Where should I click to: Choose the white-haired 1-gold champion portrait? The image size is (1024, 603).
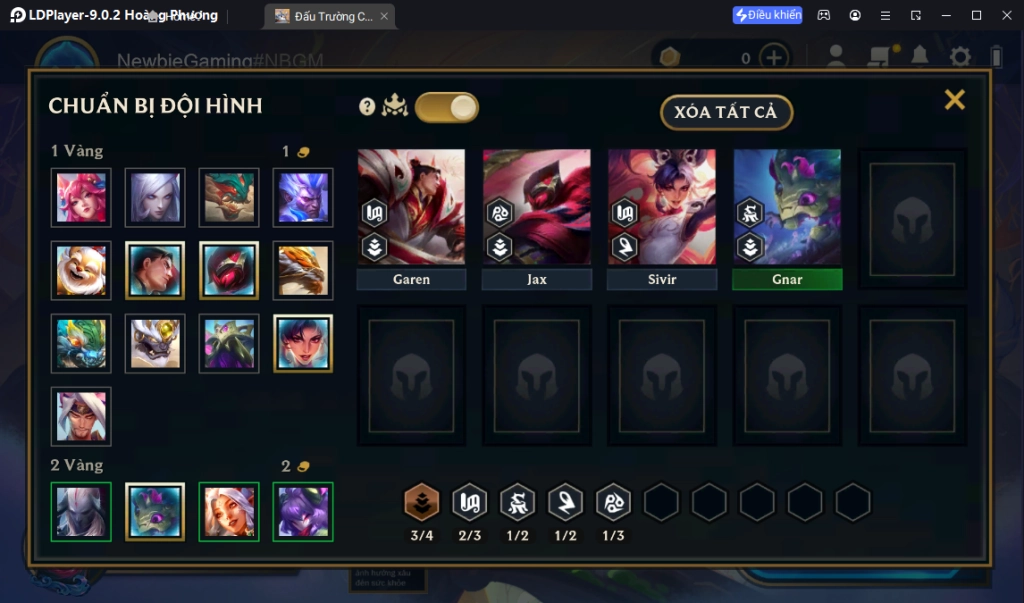coord(155,197)
